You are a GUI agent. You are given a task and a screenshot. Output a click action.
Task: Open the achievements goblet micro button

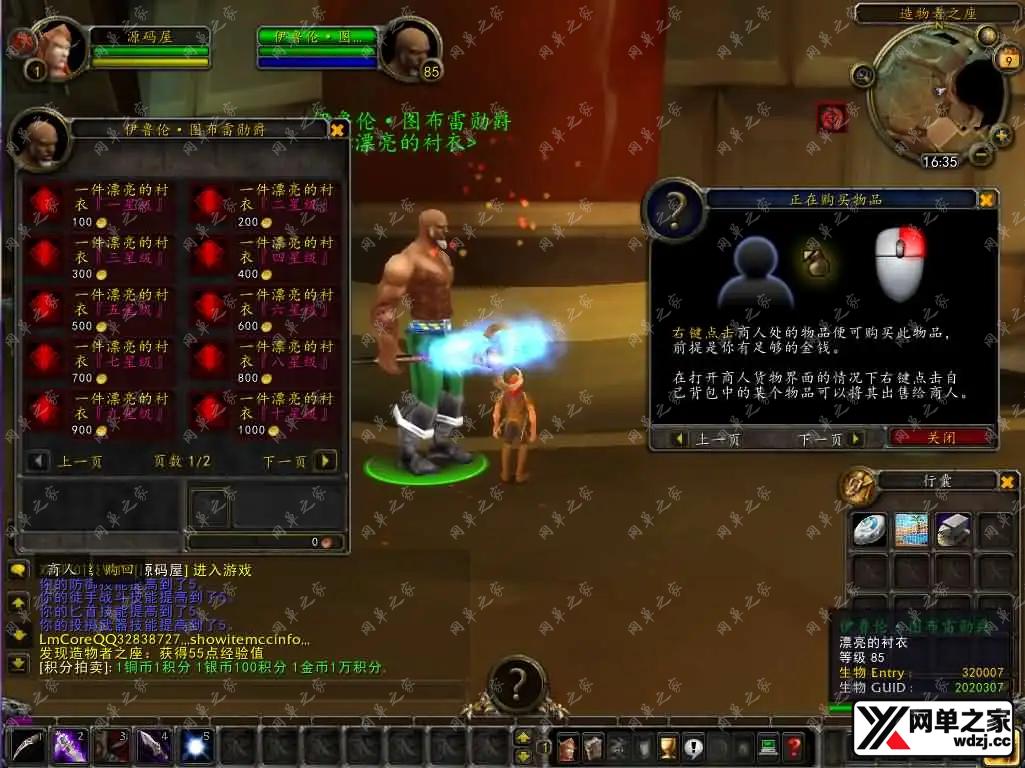tap(667, 746)
